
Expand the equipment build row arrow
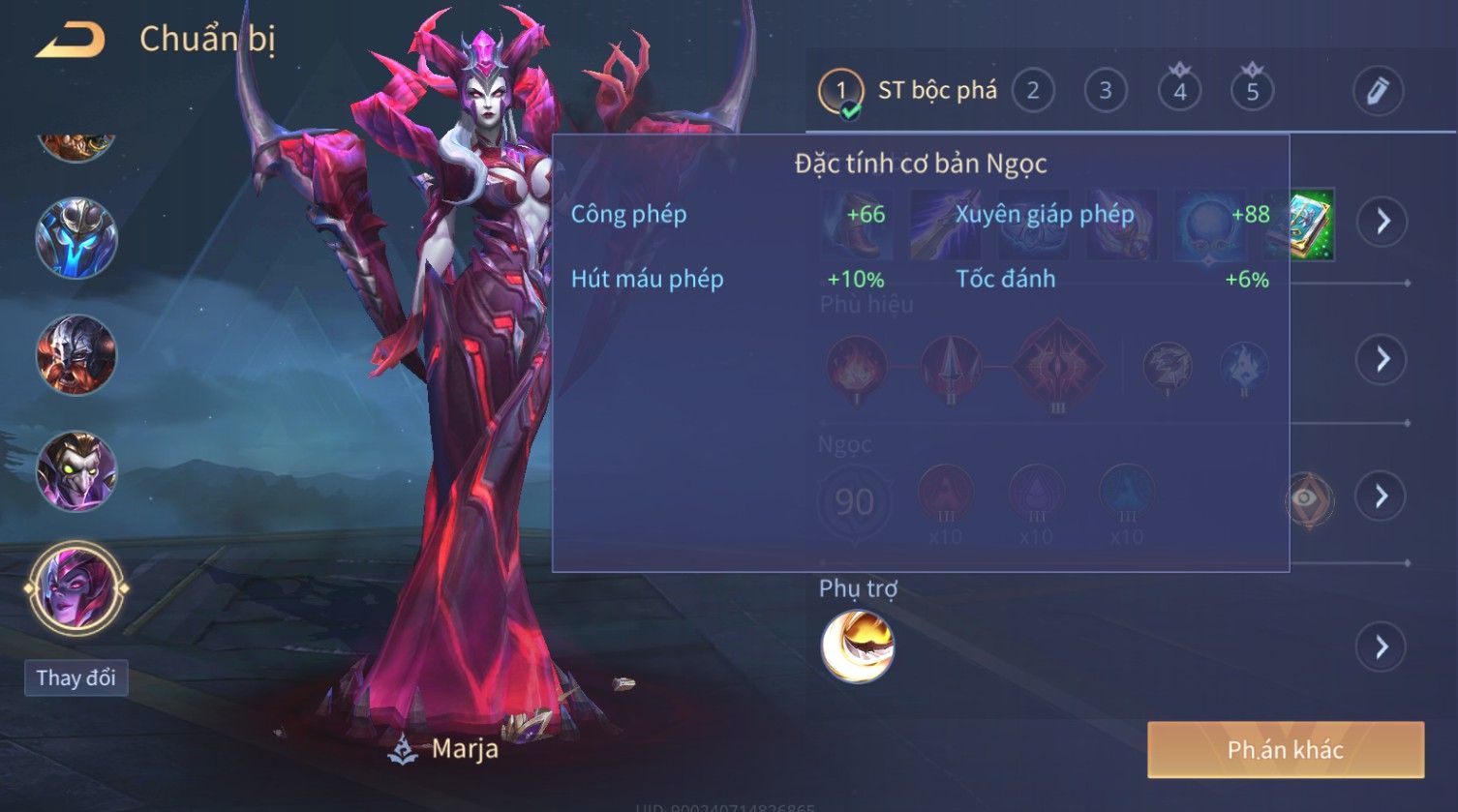pyautogui.click(x=1382, y=222)
